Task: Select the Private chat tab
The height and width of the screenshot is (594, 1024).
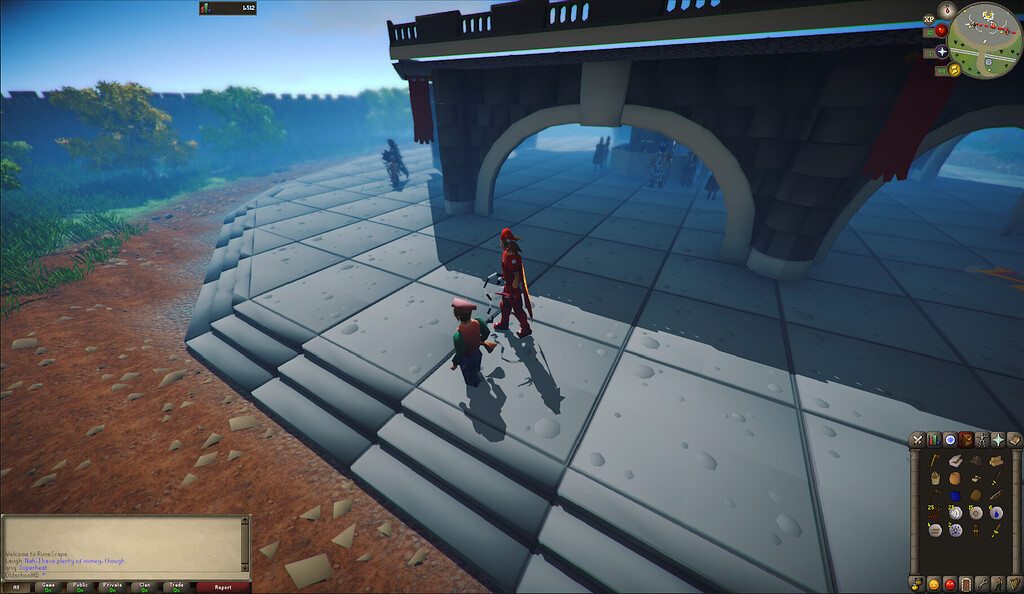Action: coord(112,587)
